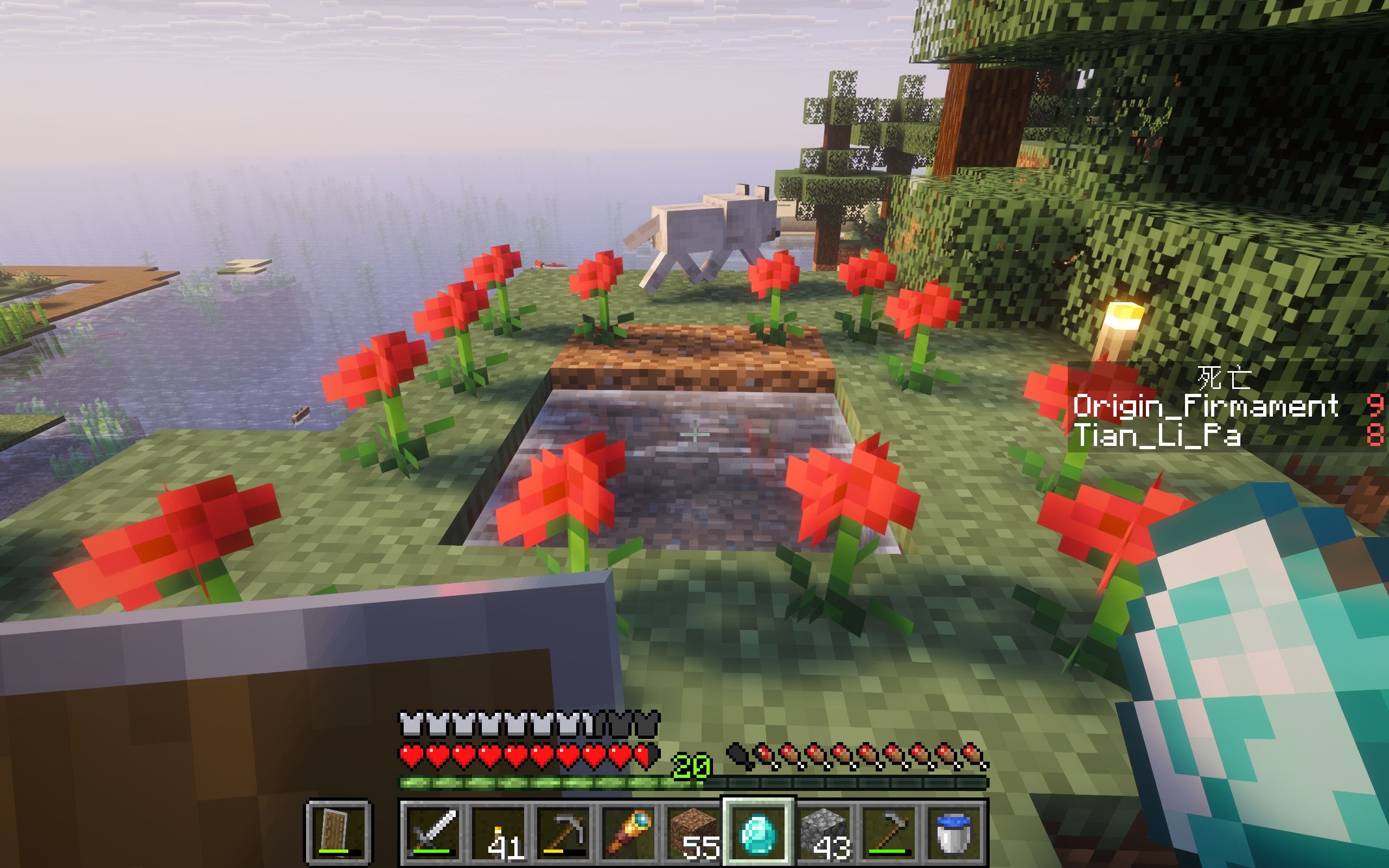This screenshot has width=1389, height=868.
Task: Switch to the hoe hotbar slot
Action: [889, 831]
